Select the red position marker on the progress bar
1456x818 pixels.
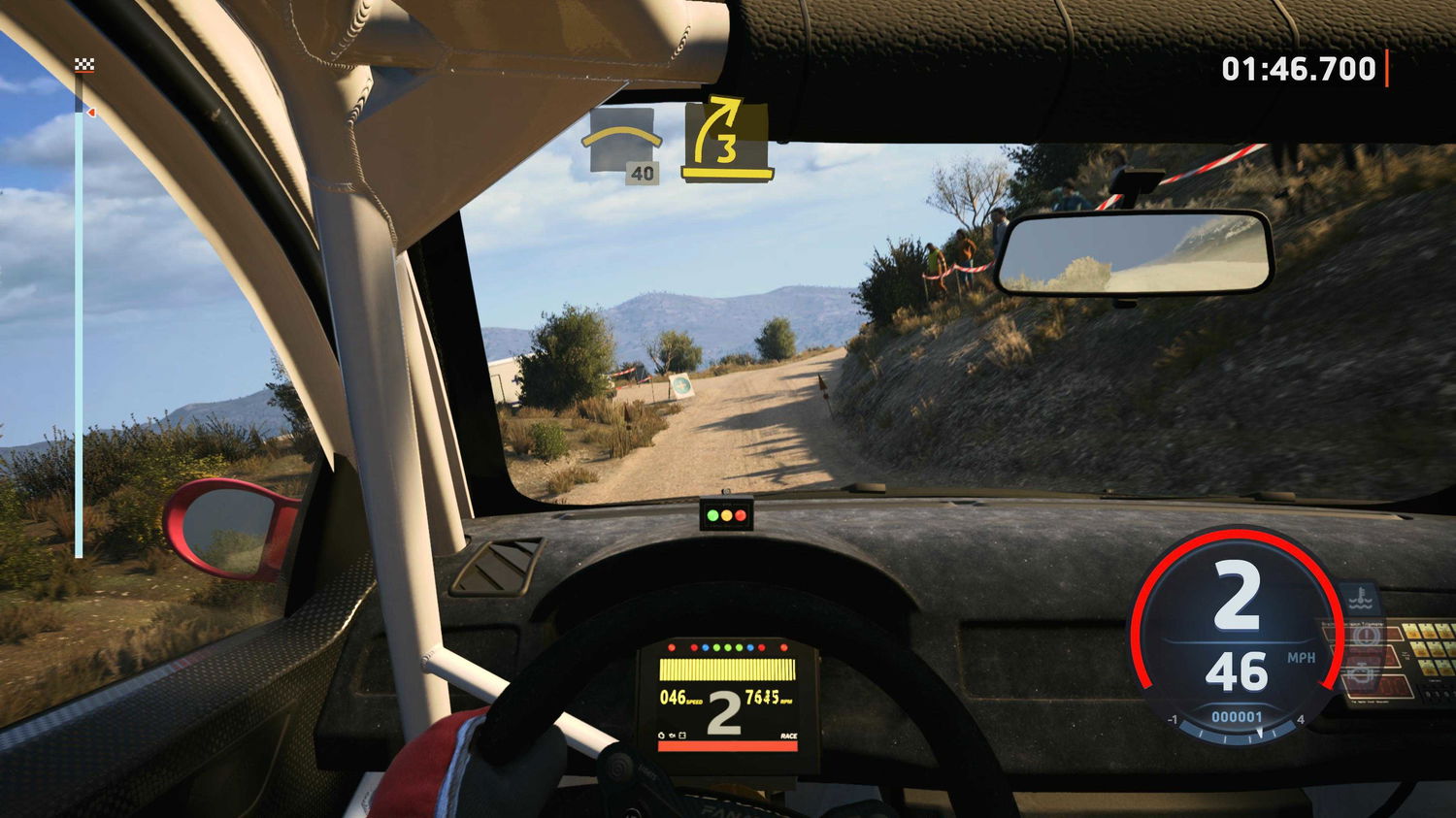[x=92, y=113]
